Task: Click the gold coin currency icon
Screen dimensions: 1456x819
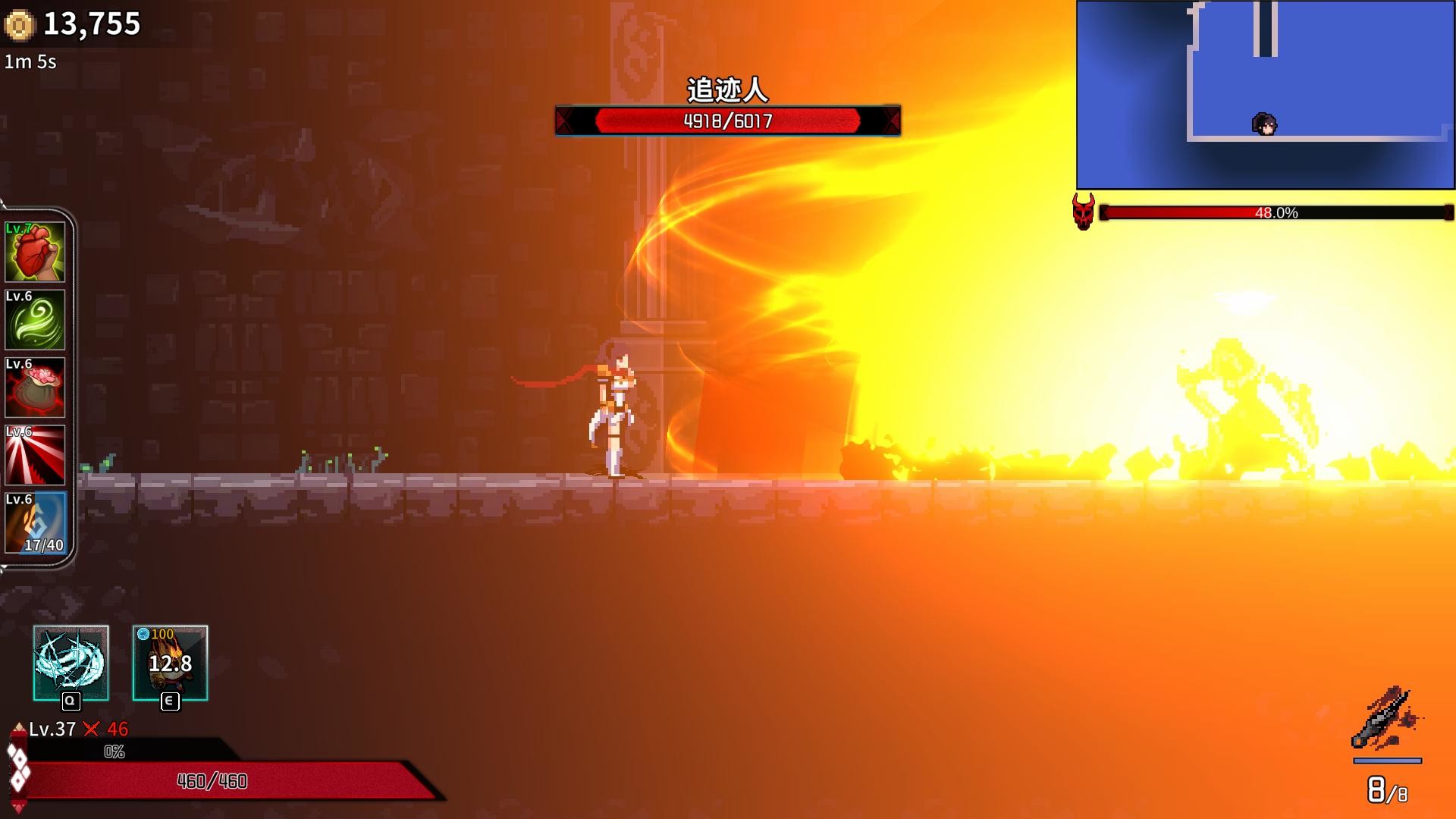Action: (x=19, y=23)
